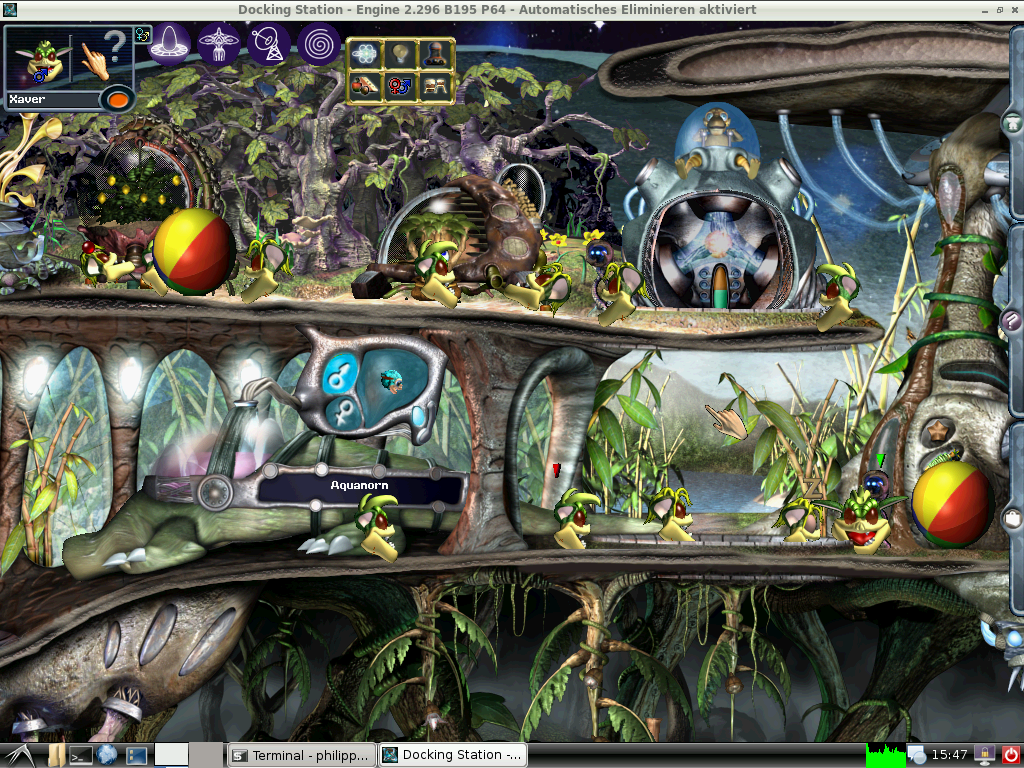Viewport: 1024px width, 768px height.
Task: Open the egg on platform menu
Action: coord(170,43)
